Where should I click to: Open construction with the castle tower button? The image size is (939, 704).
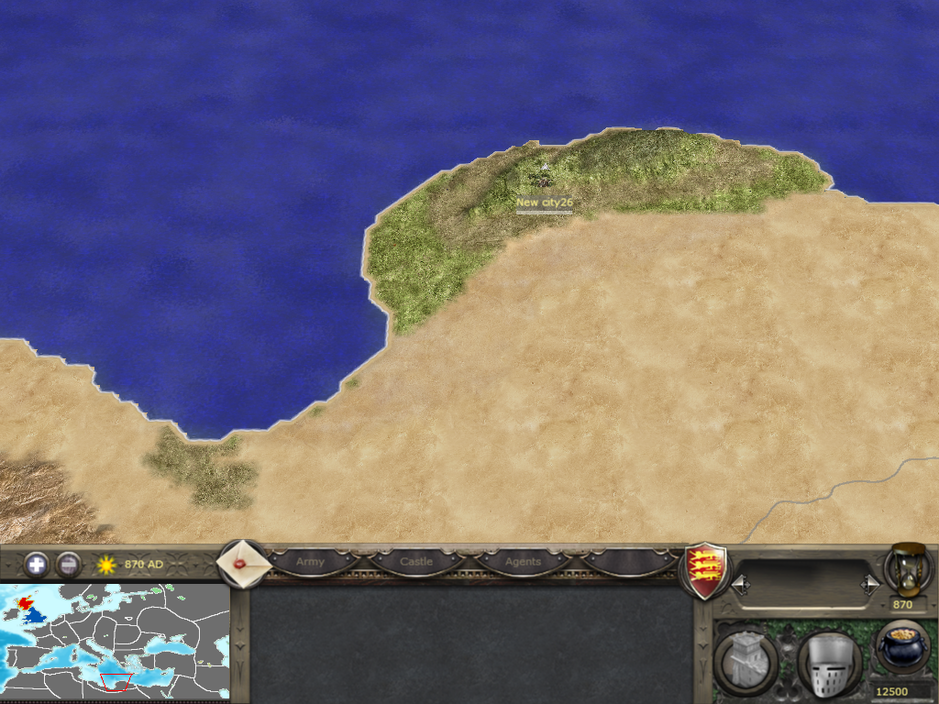(x=746, y=662)
